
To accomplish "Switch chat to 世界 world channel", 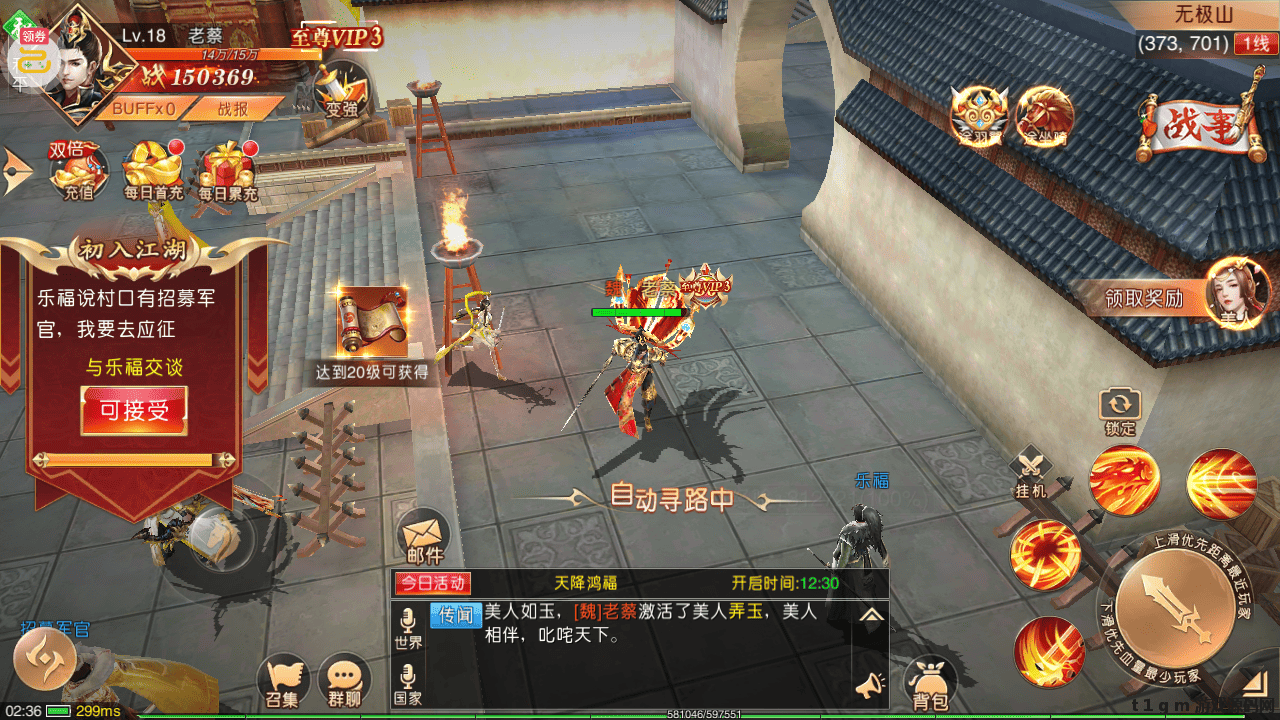I will tap(408, 629).
